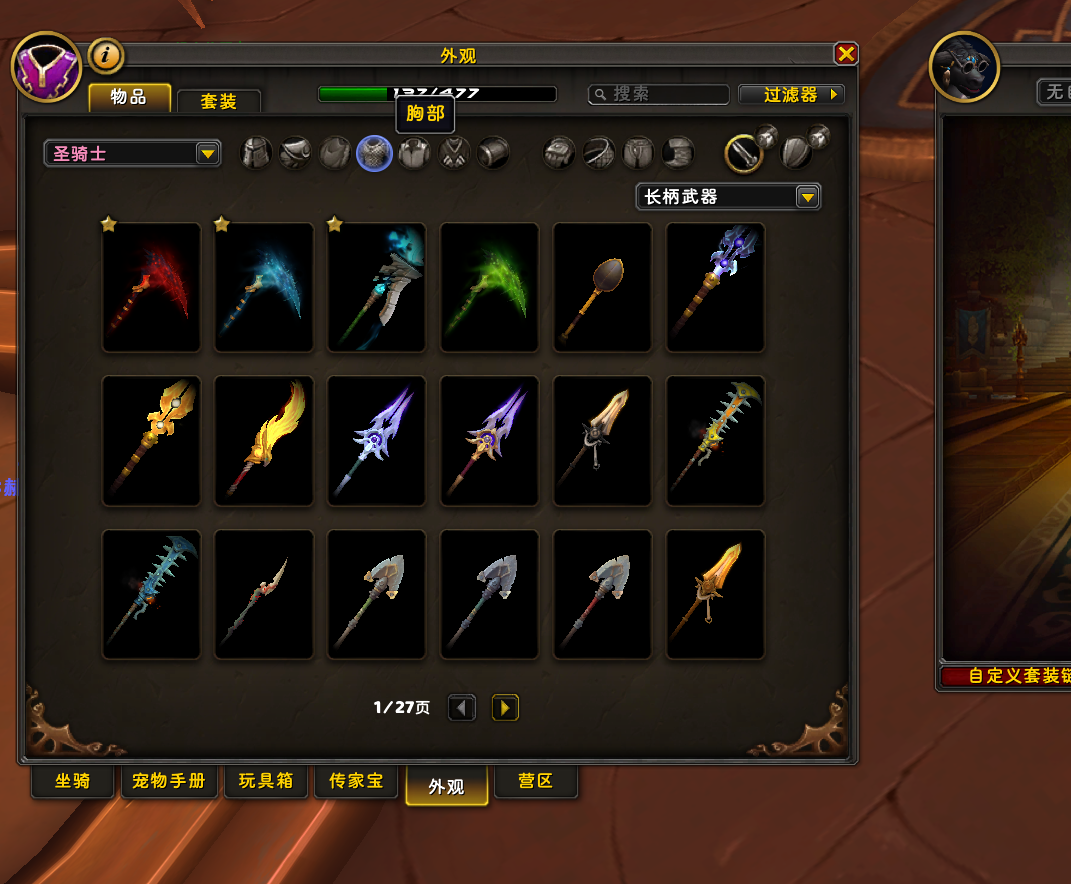Select the helmet slot icon
Image resolution: width=1071 pixels, height=884 pixels.
click(x=256, y=153)
